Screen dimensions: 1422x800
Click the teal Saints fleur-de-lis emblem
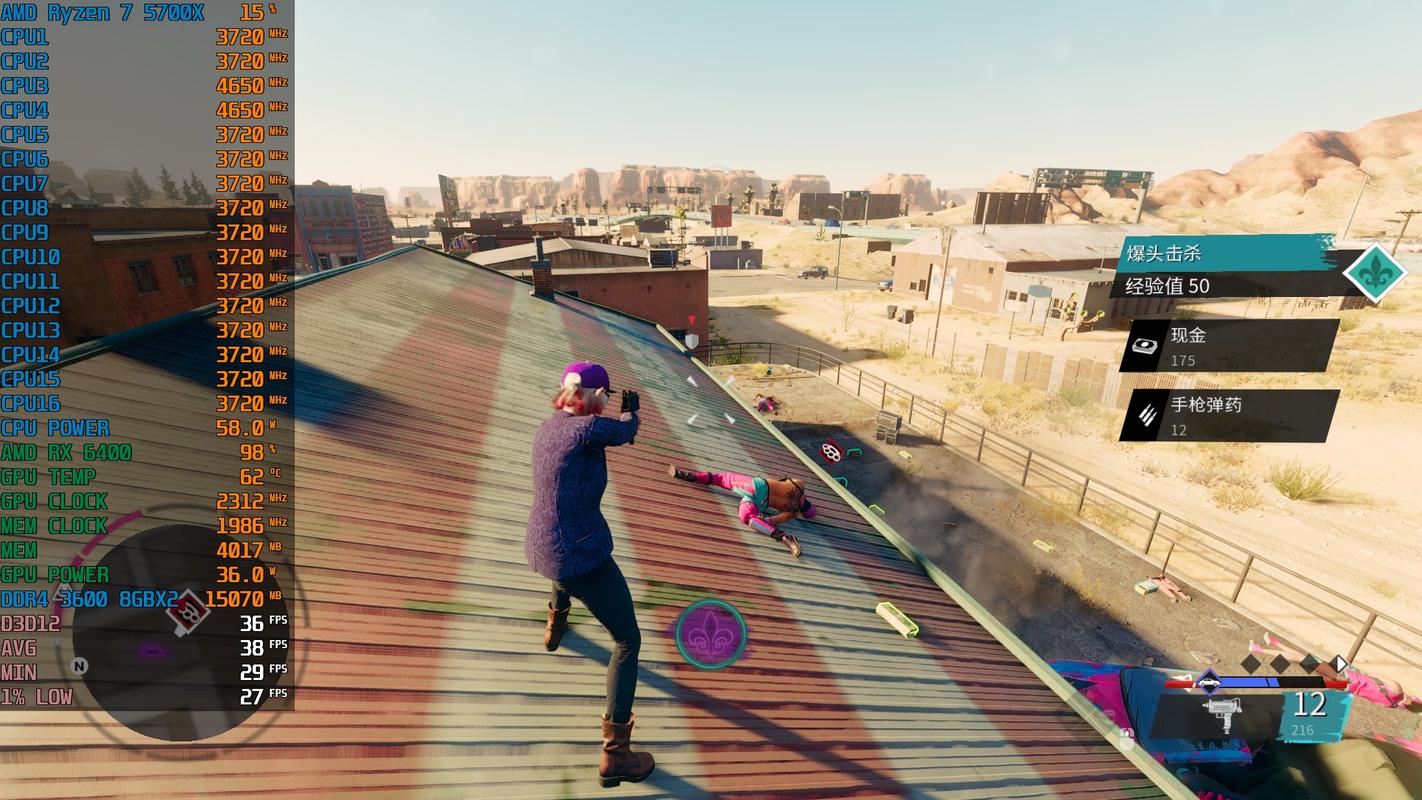tap(1374, 271)
